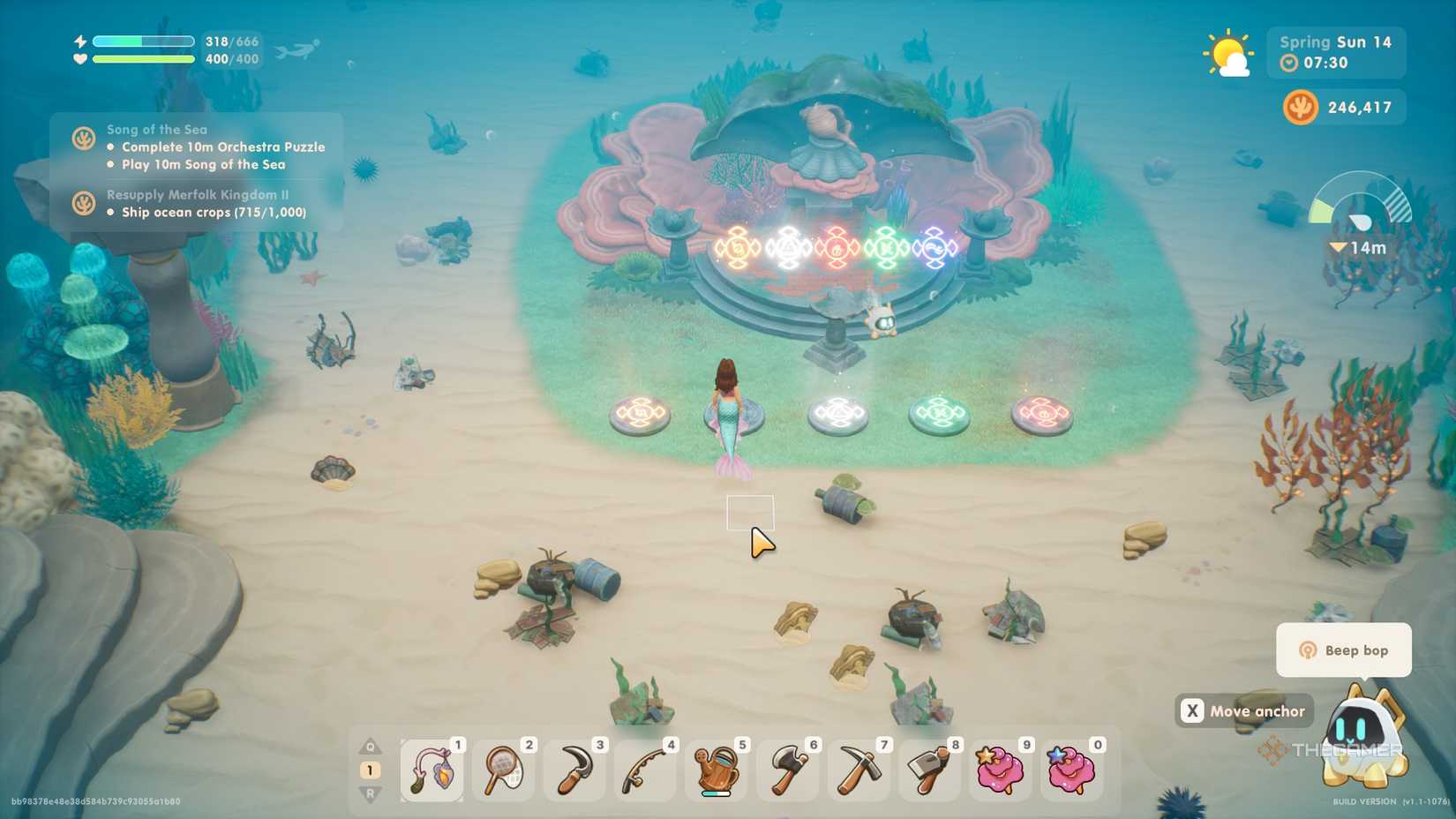Viewport: 1456px width, 819px height.
Task: Select the bug net in slot 2
Action: pyautogui.click(x=503, y=768)
